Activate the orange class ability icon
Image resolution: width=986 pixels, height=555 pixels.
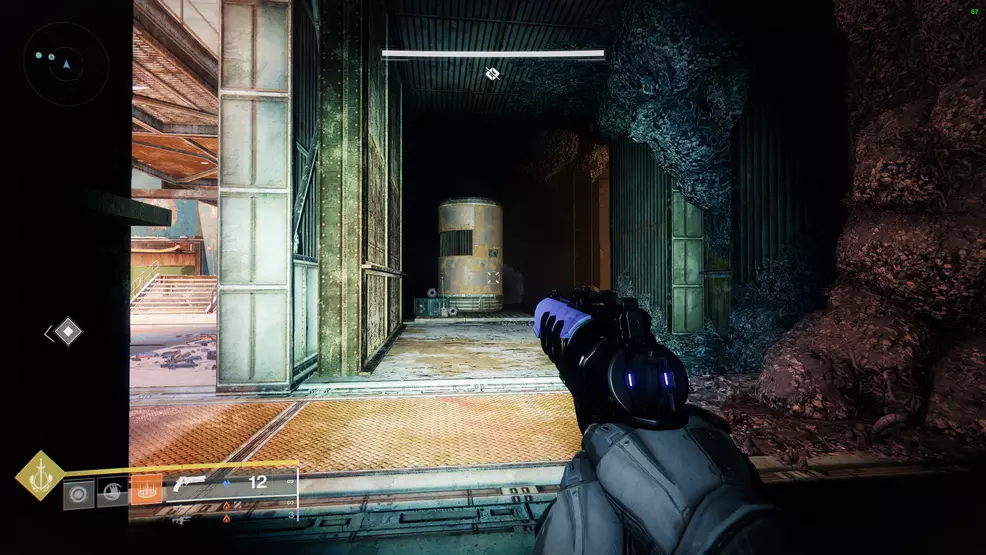tap(146, 490)
